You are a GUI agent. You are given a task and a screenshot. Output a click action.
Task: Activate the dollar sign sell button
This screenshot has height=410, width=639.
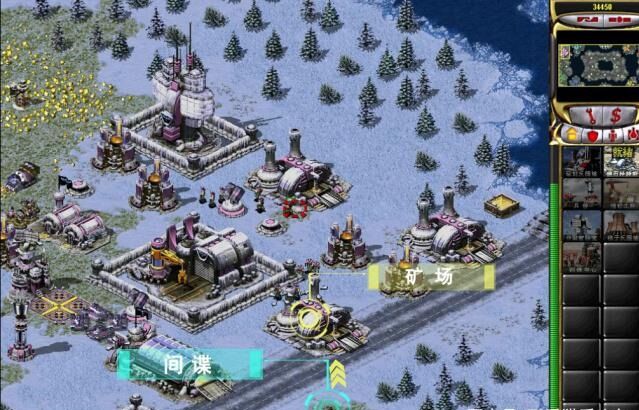[x=616, y=113]
